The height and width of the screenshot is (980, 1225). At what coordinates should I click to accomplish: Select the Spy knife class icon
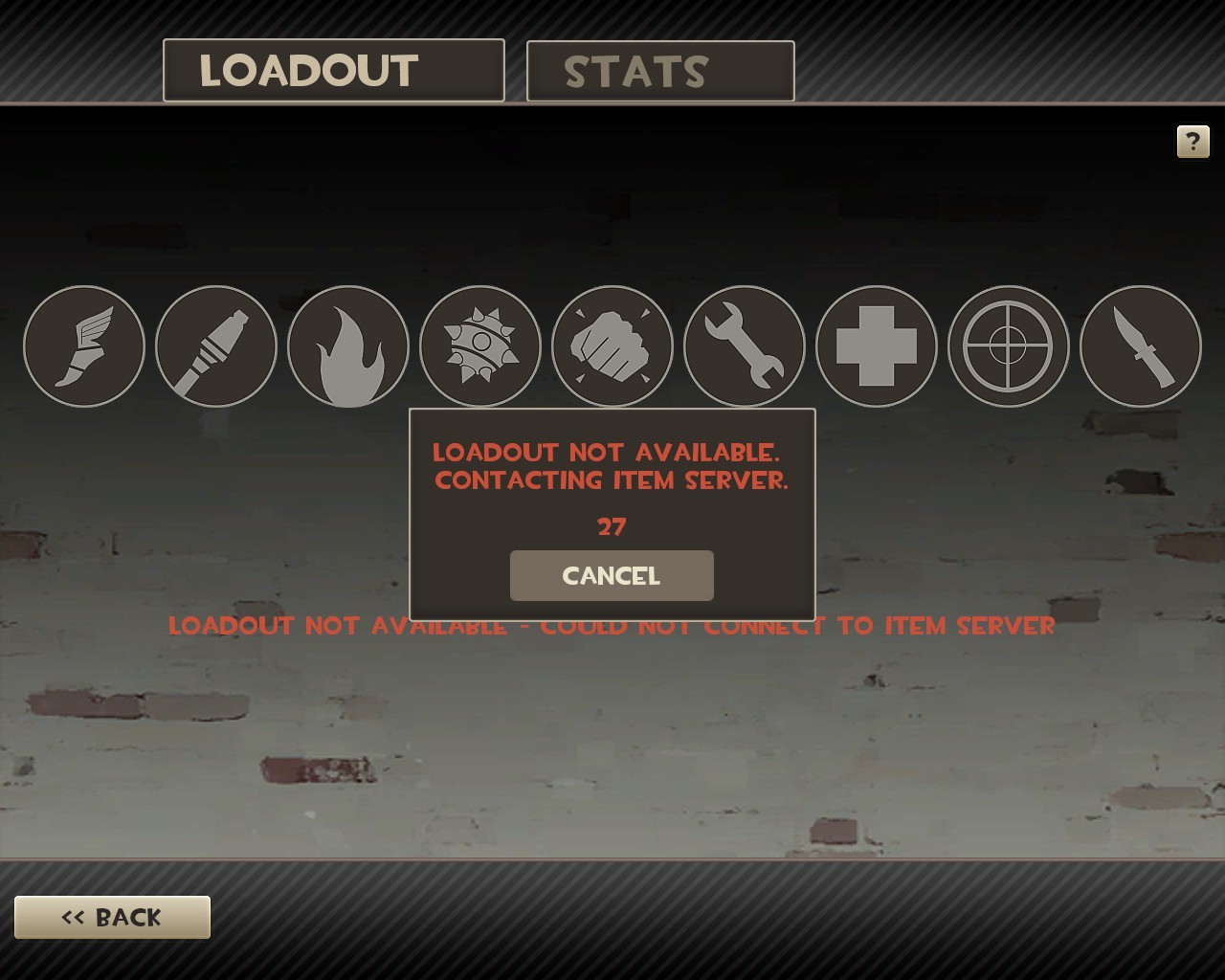(x=1140, y=346)
